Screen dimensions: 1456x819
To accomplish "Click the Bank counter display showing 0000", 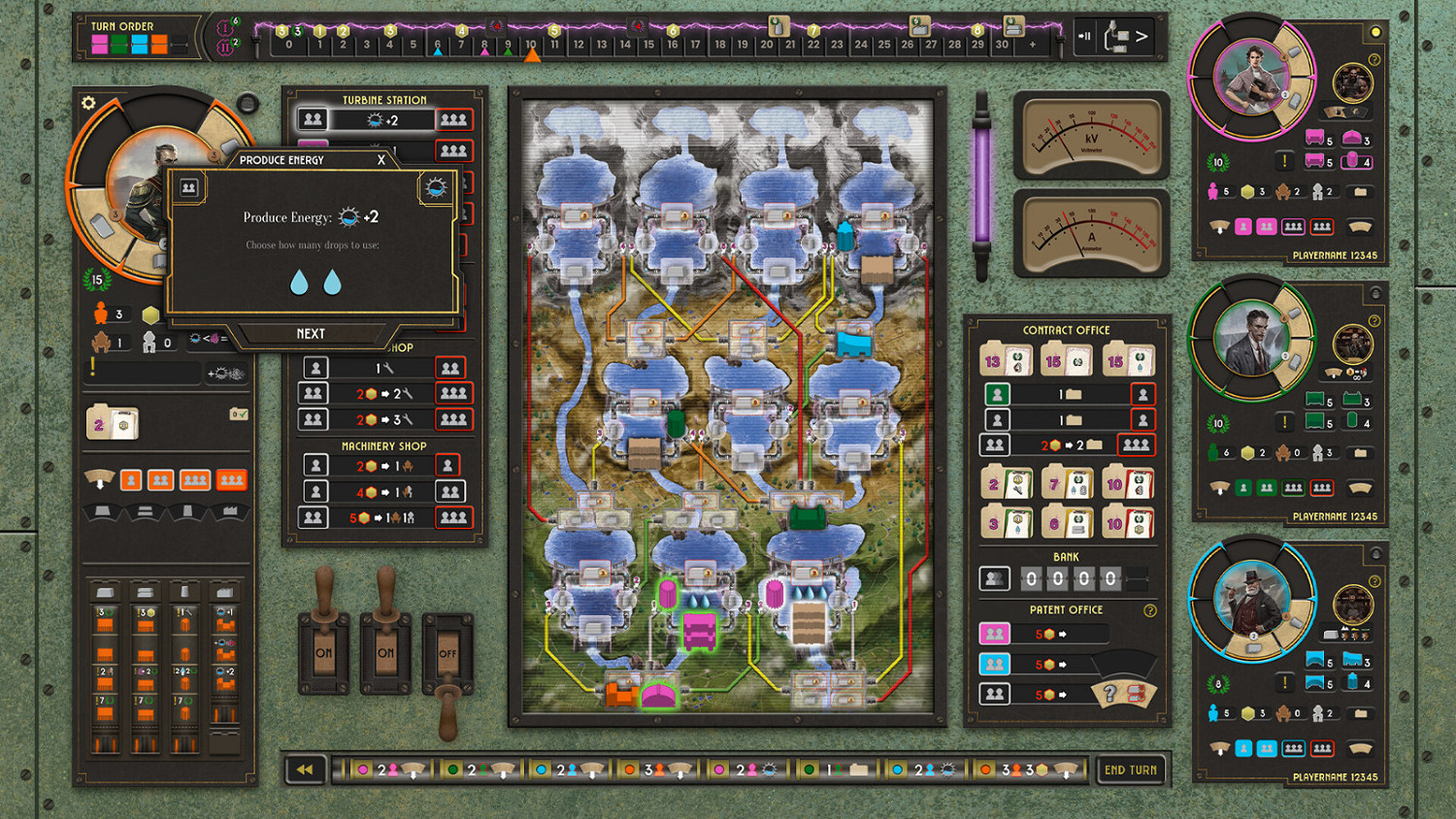I will pyautogui.click(x=1068, y=577).
